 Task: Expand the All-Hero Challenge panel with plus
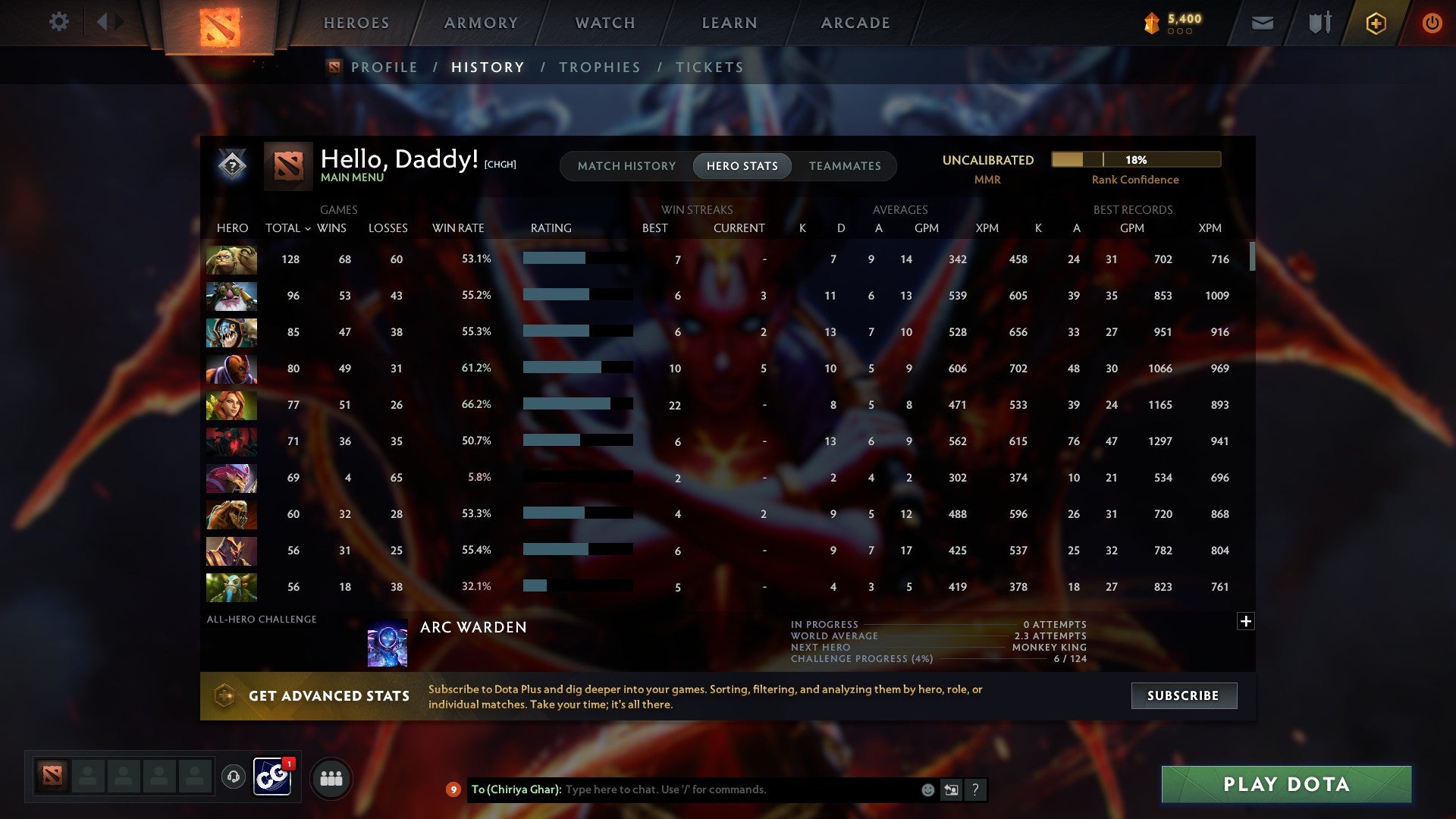[x=1244, y=621]
